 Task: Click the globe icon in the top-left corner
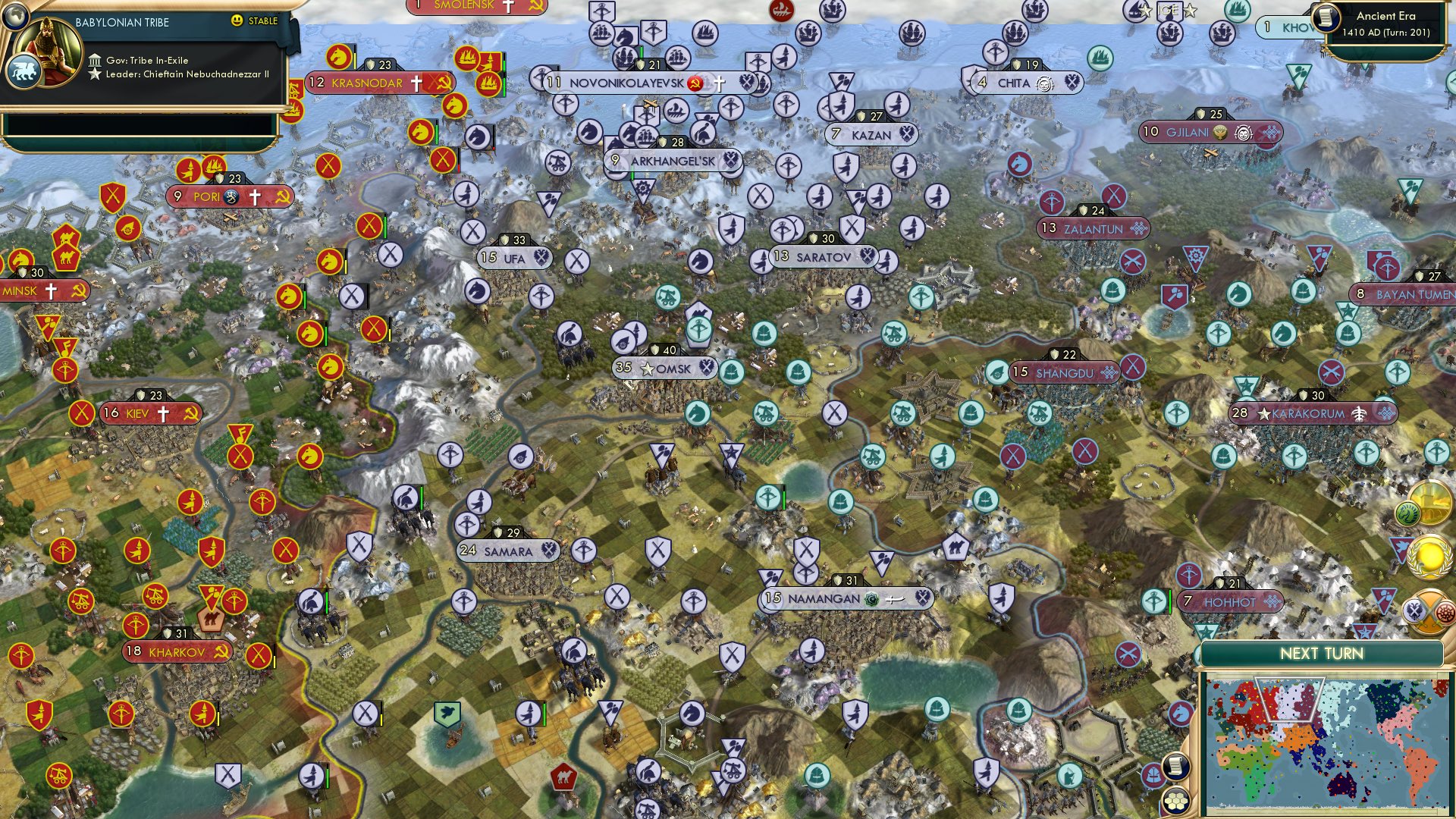click(15, 17)
